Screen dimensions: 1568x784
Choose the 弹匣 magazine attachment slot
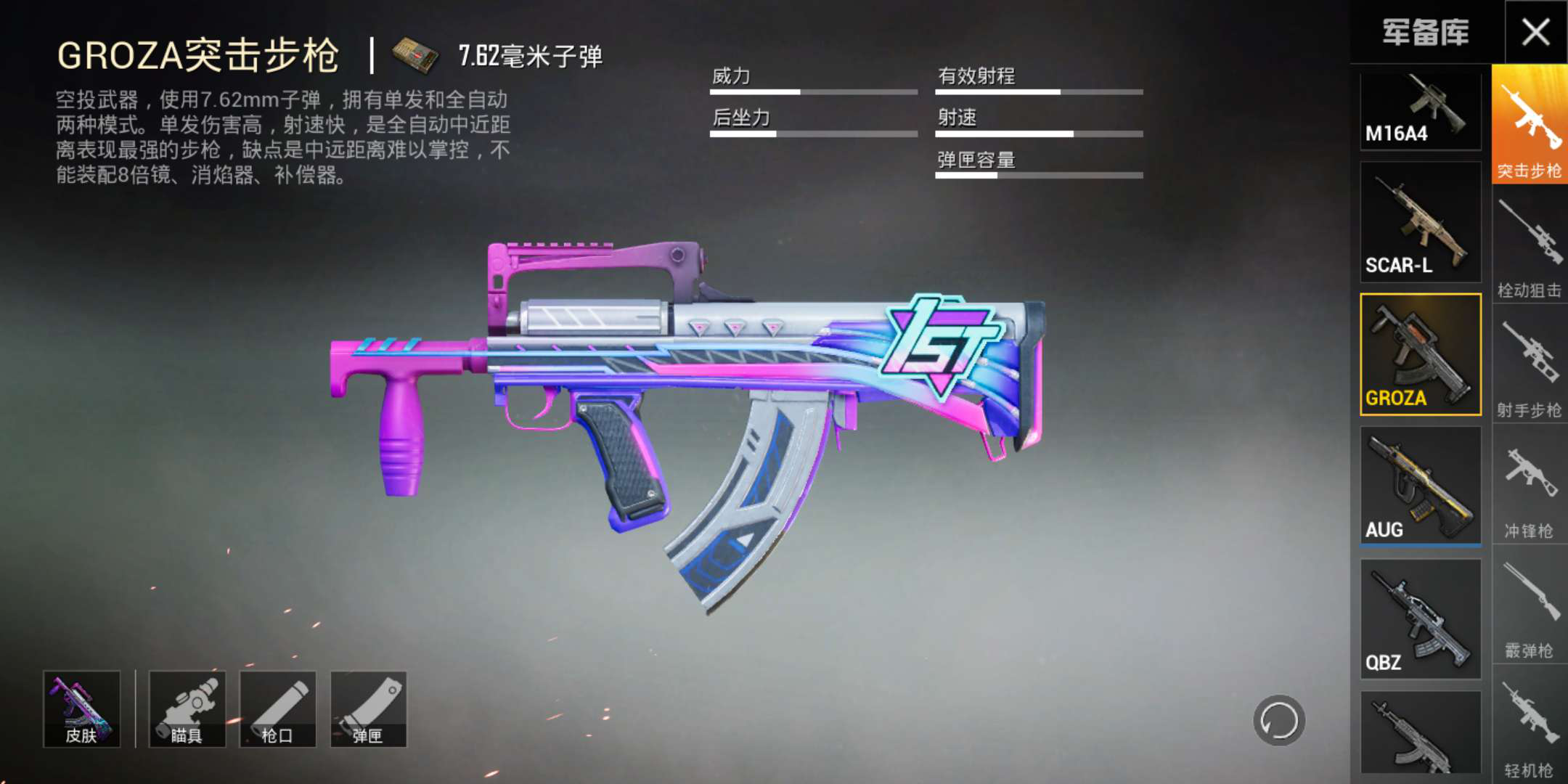click(x=368, y=709)
